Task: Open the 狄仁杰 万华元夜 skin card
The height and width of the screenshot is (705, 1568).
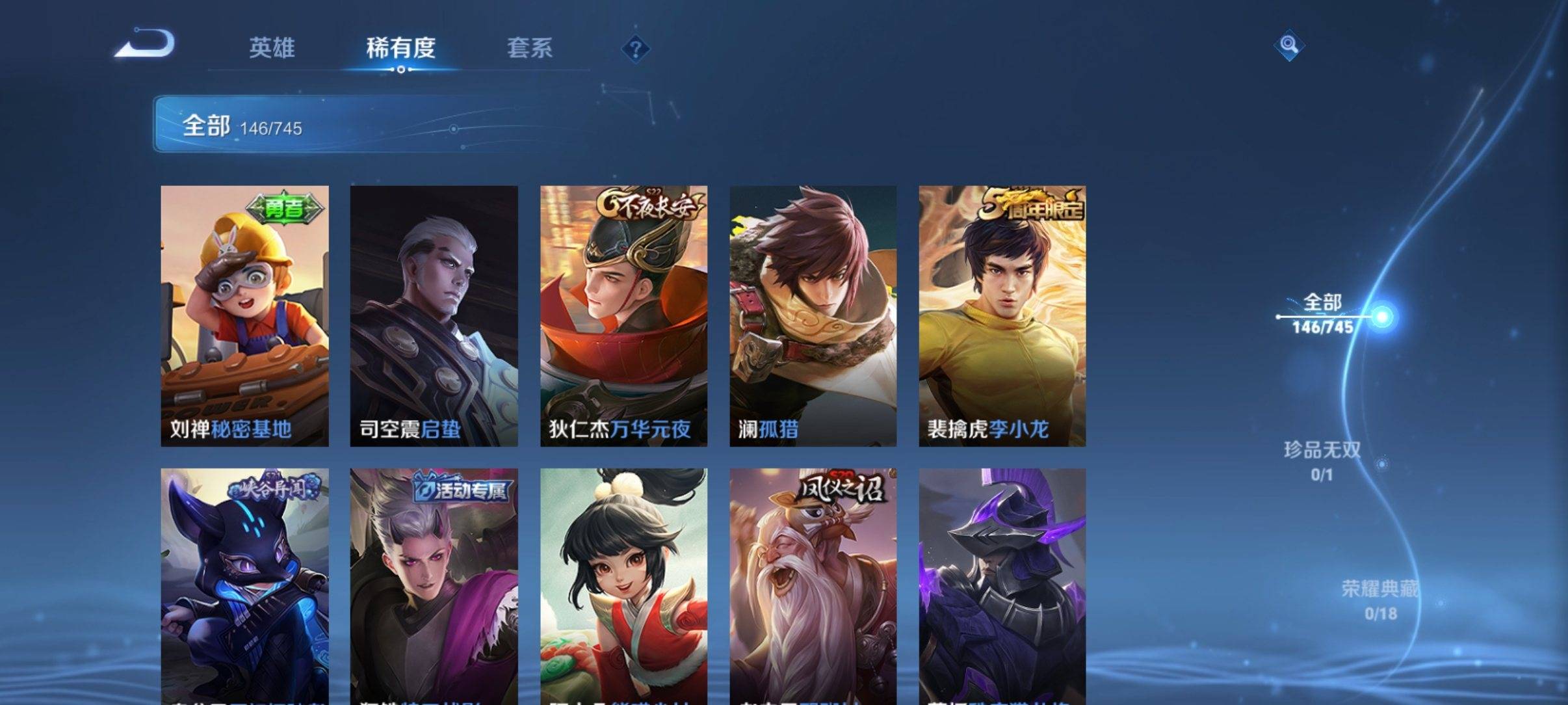Action: (x=623, y=315)
